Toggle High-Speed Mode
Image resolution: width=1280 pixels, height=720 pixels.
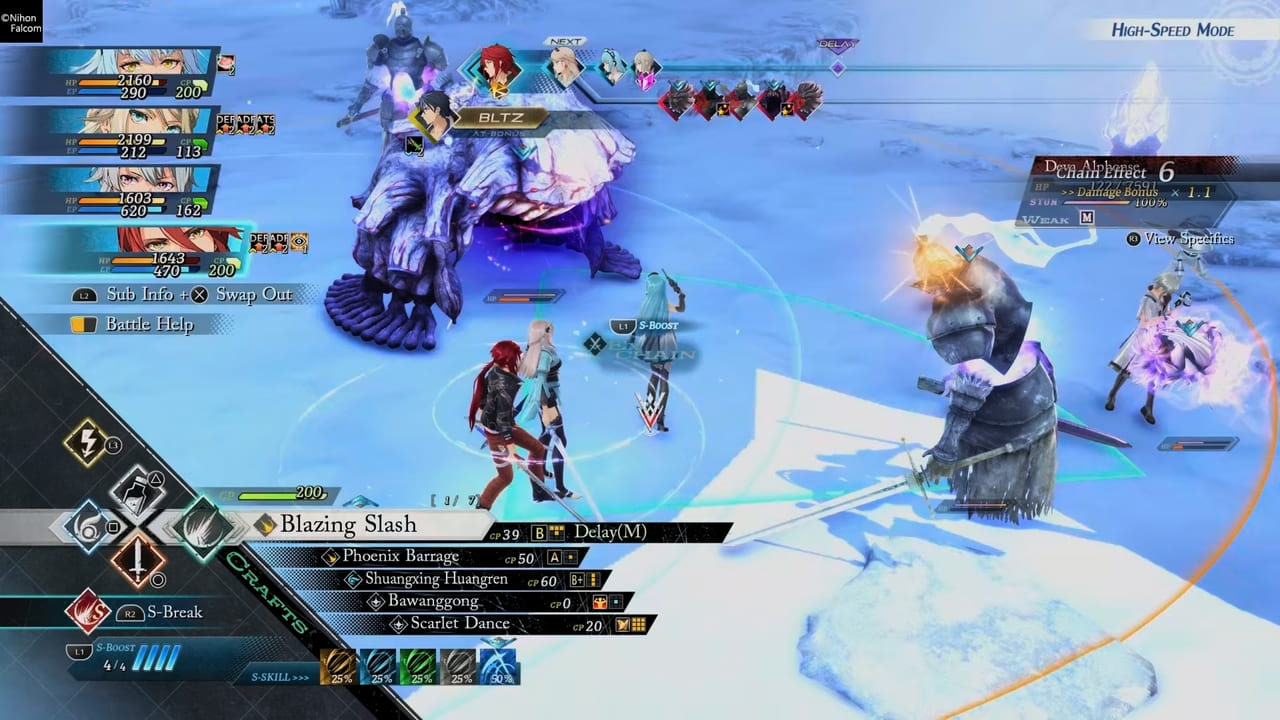pyautogui.click(x=1172, y=30)
